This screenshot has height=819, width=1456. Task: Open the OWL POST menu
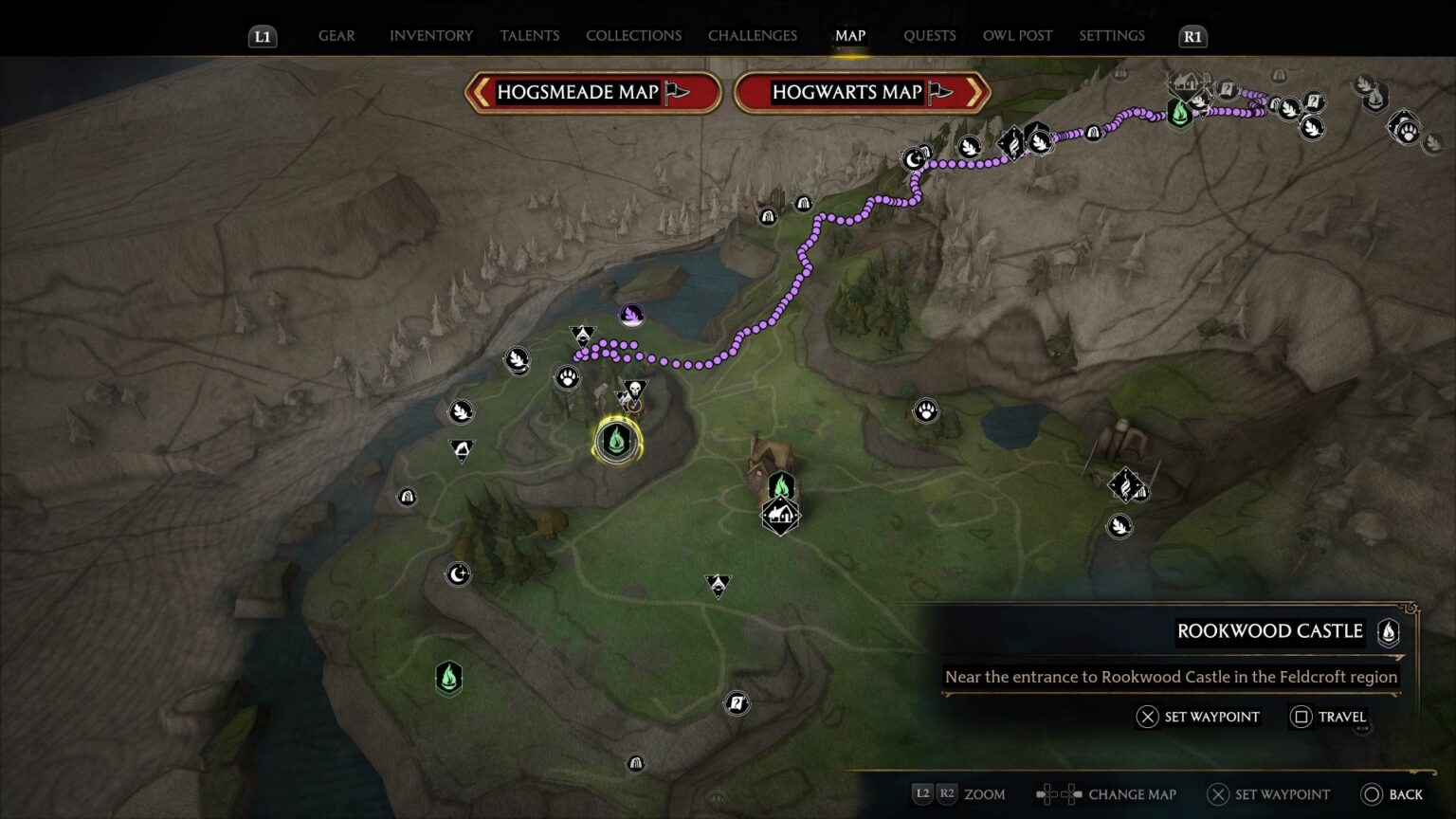pyautogui.click(x=1017, y=35)
